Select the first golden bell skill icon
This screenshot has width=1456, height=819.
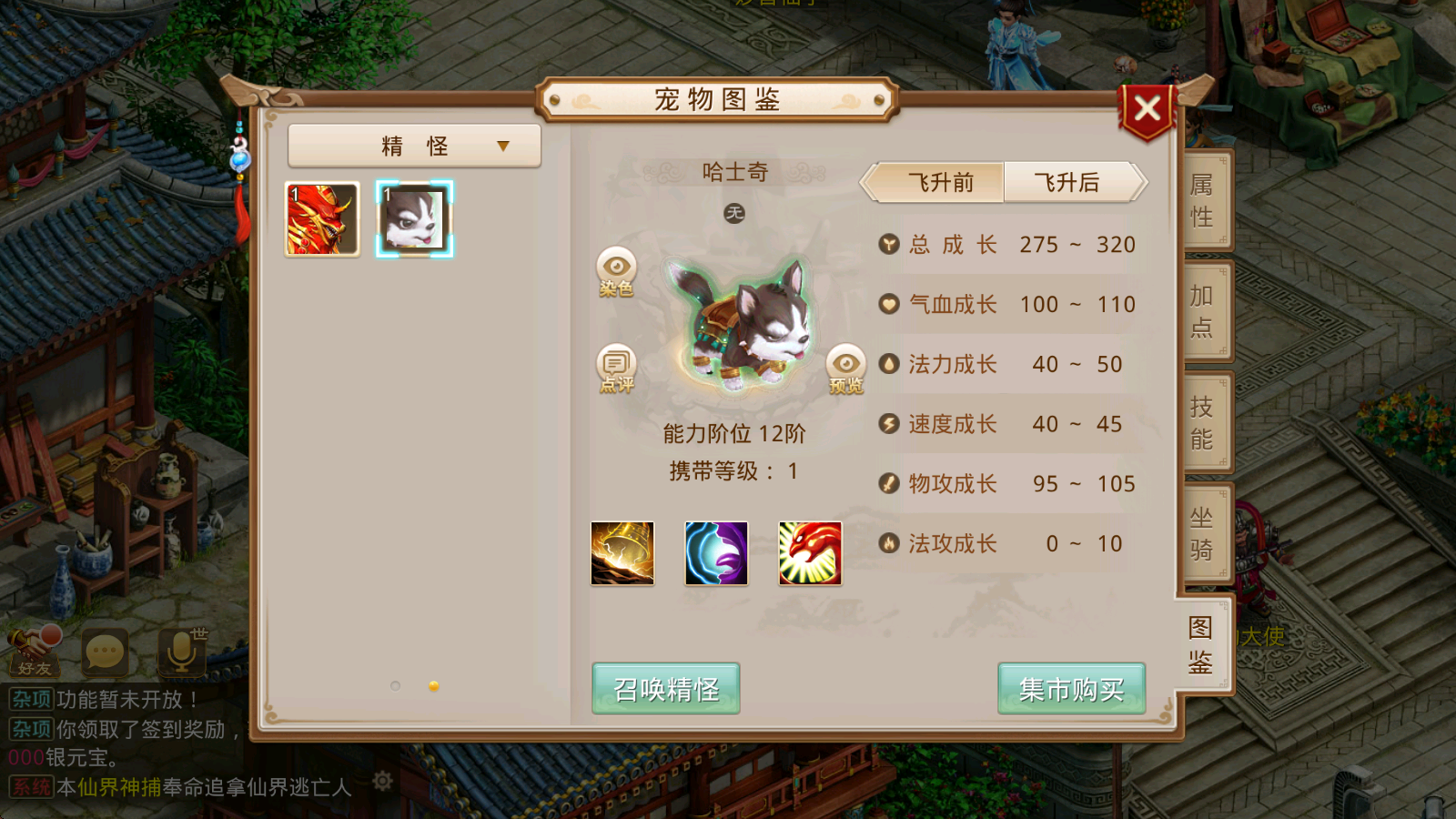click(624, 553)
